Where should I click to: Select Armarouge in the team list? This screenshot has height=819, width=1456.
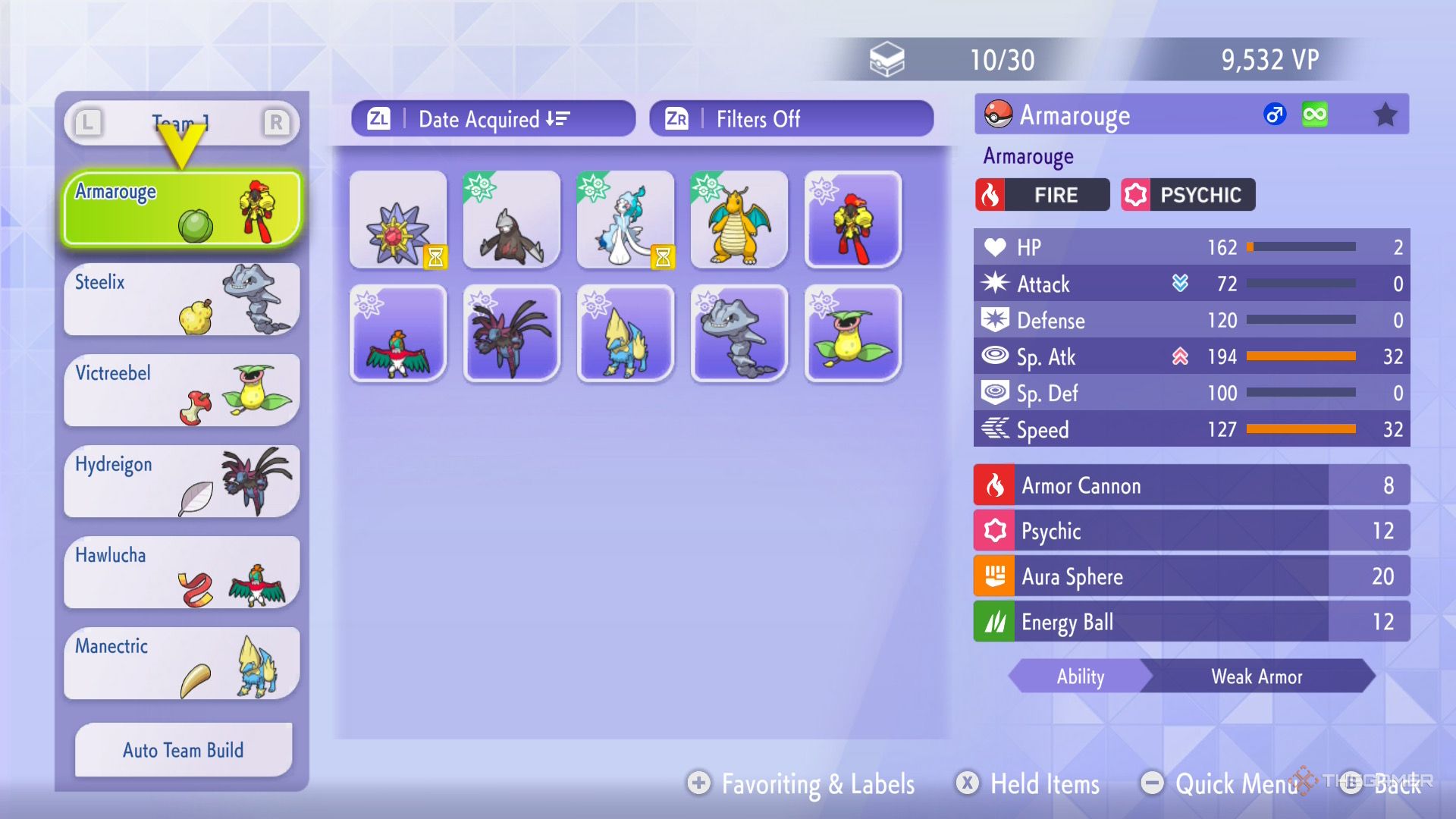[x=182, y=209]
